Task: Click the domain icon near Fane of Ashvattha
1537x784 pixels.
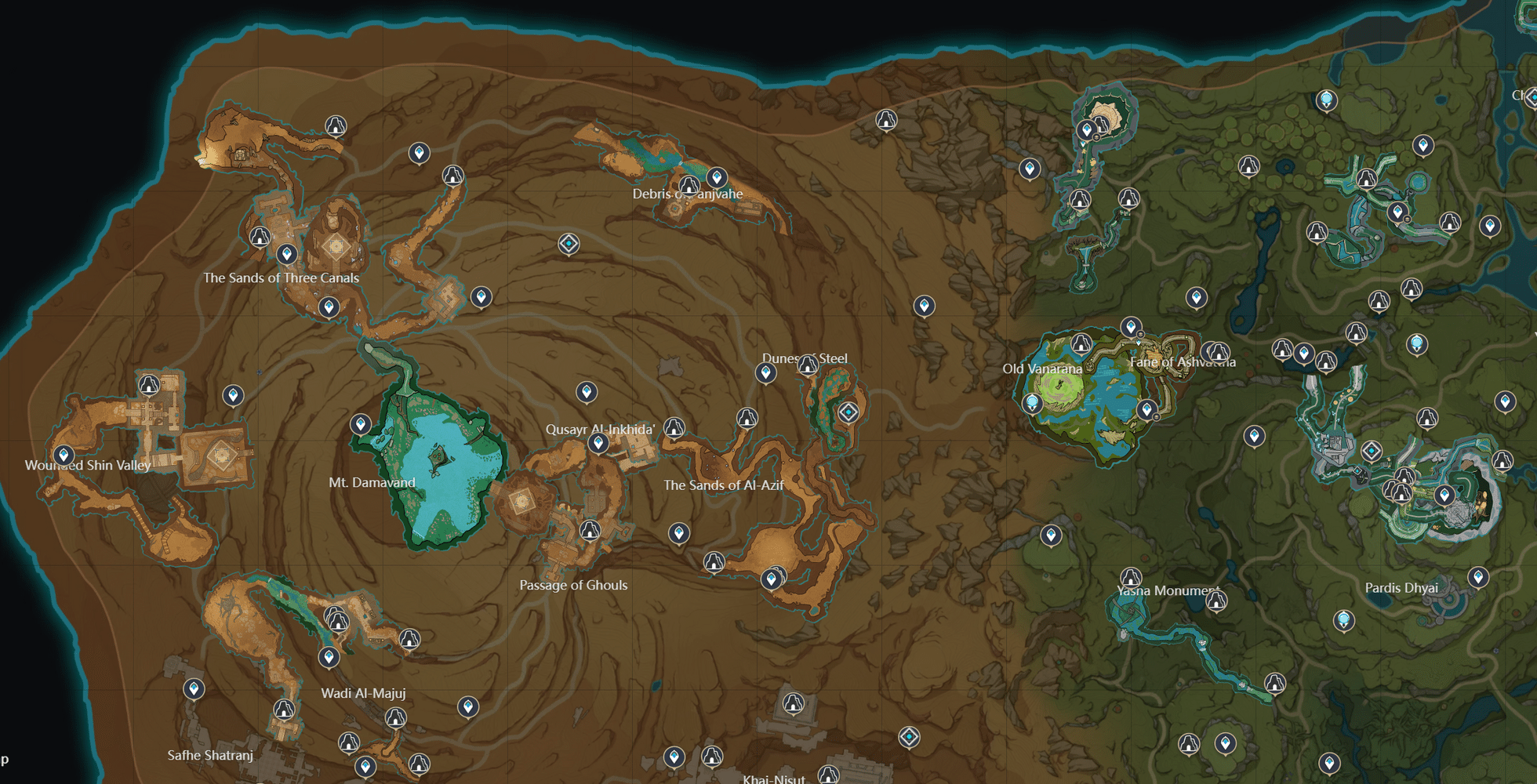Action: (x=1219, y=353)
